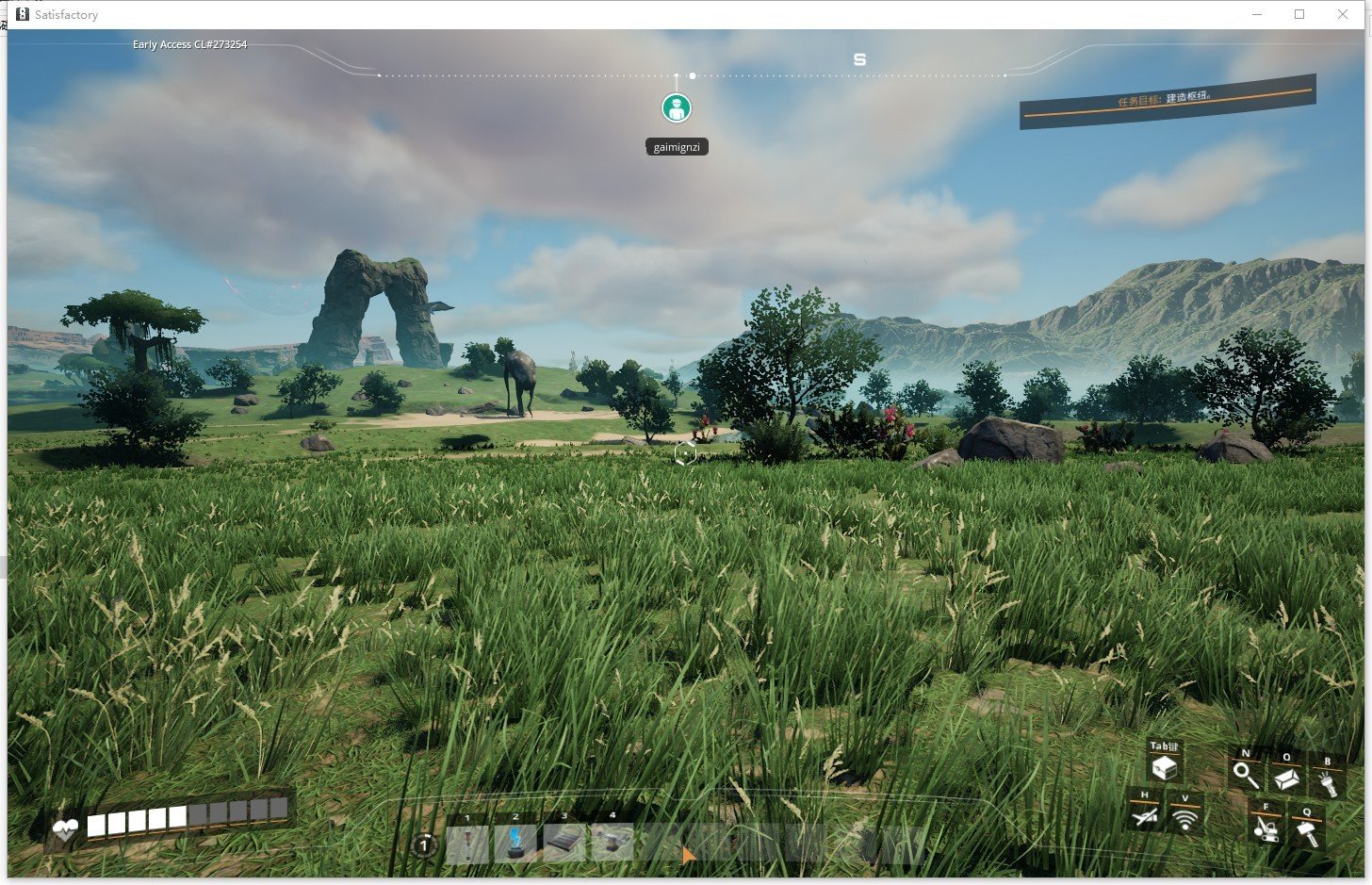Click the heart health icon
Viewport: 1372px width, 885px height.
64,831
